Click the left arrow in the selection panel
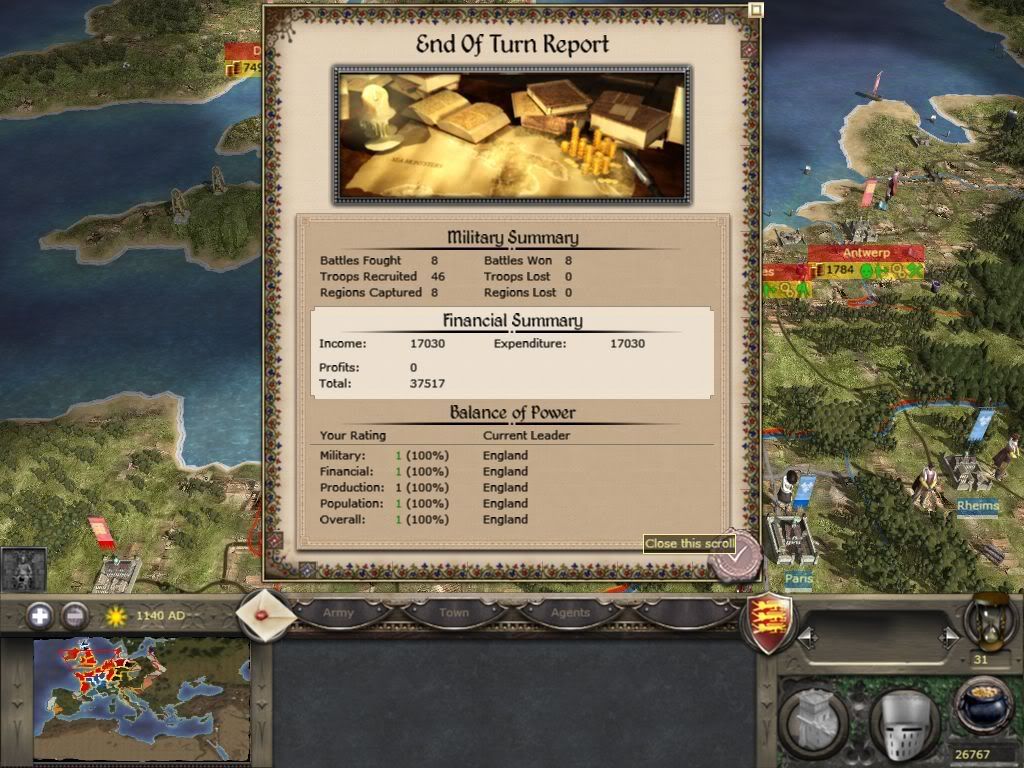 [804, 636]
